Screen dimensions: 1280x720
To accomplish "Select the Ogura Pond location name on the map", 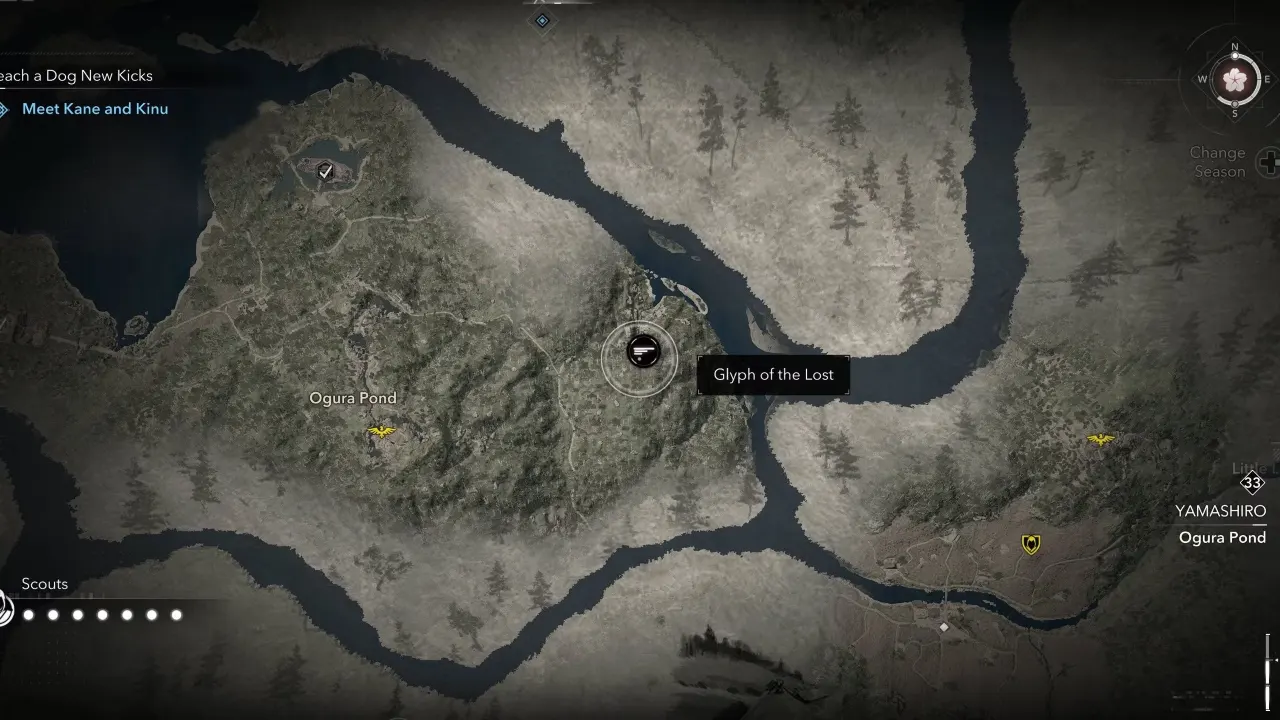I will click(354, 397).
